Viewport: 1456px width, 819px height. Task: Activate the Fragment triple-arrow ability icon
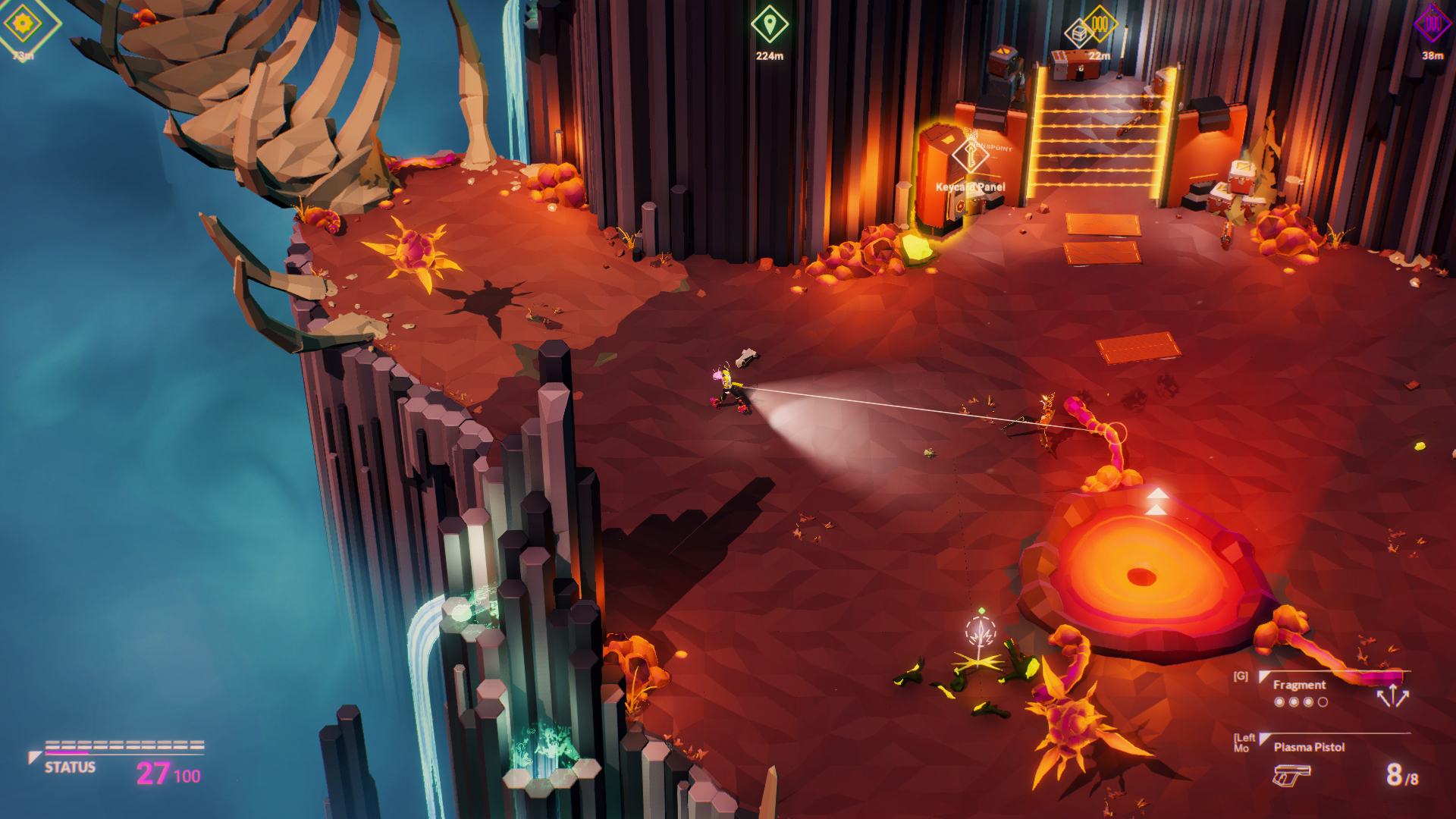[x=1392, y=696]
